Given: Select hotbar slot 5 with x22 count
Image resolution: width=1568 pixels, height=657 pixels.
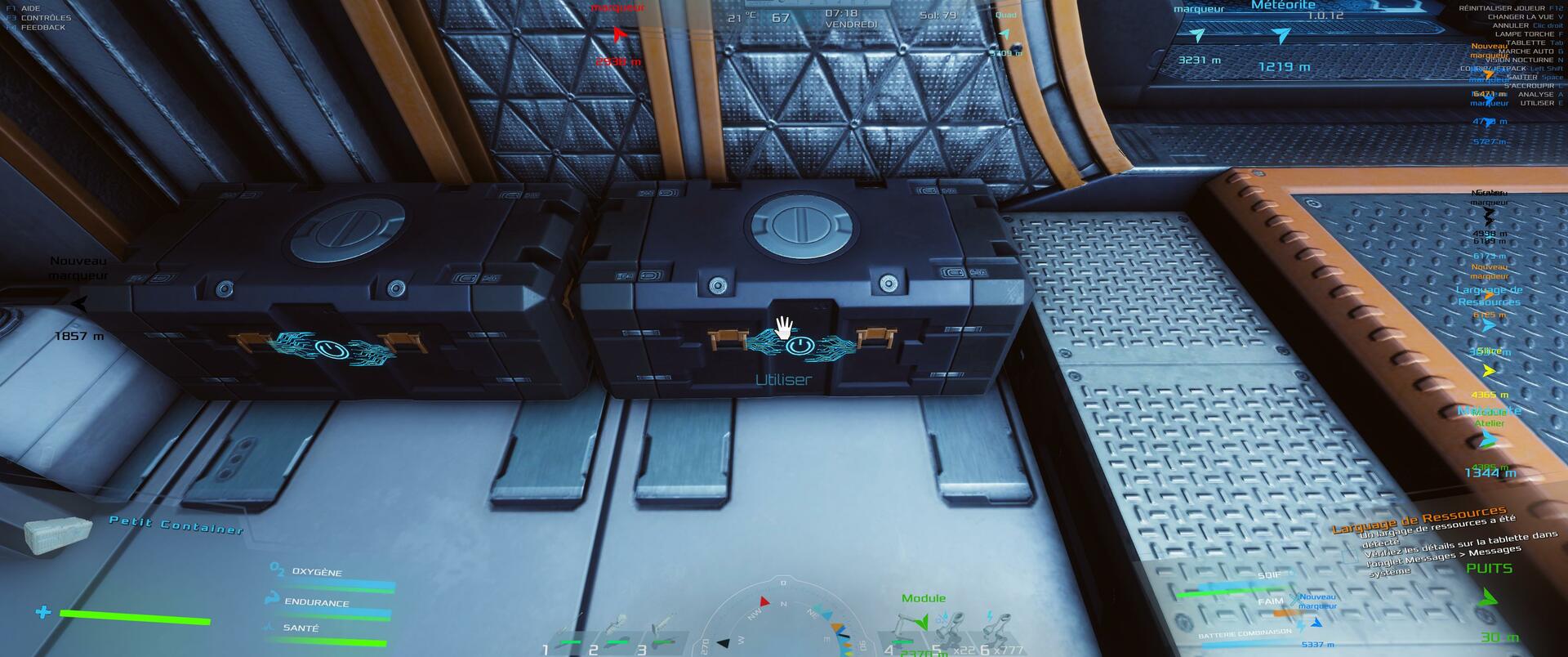Looking at the screenshot, I should click(957, 632).
